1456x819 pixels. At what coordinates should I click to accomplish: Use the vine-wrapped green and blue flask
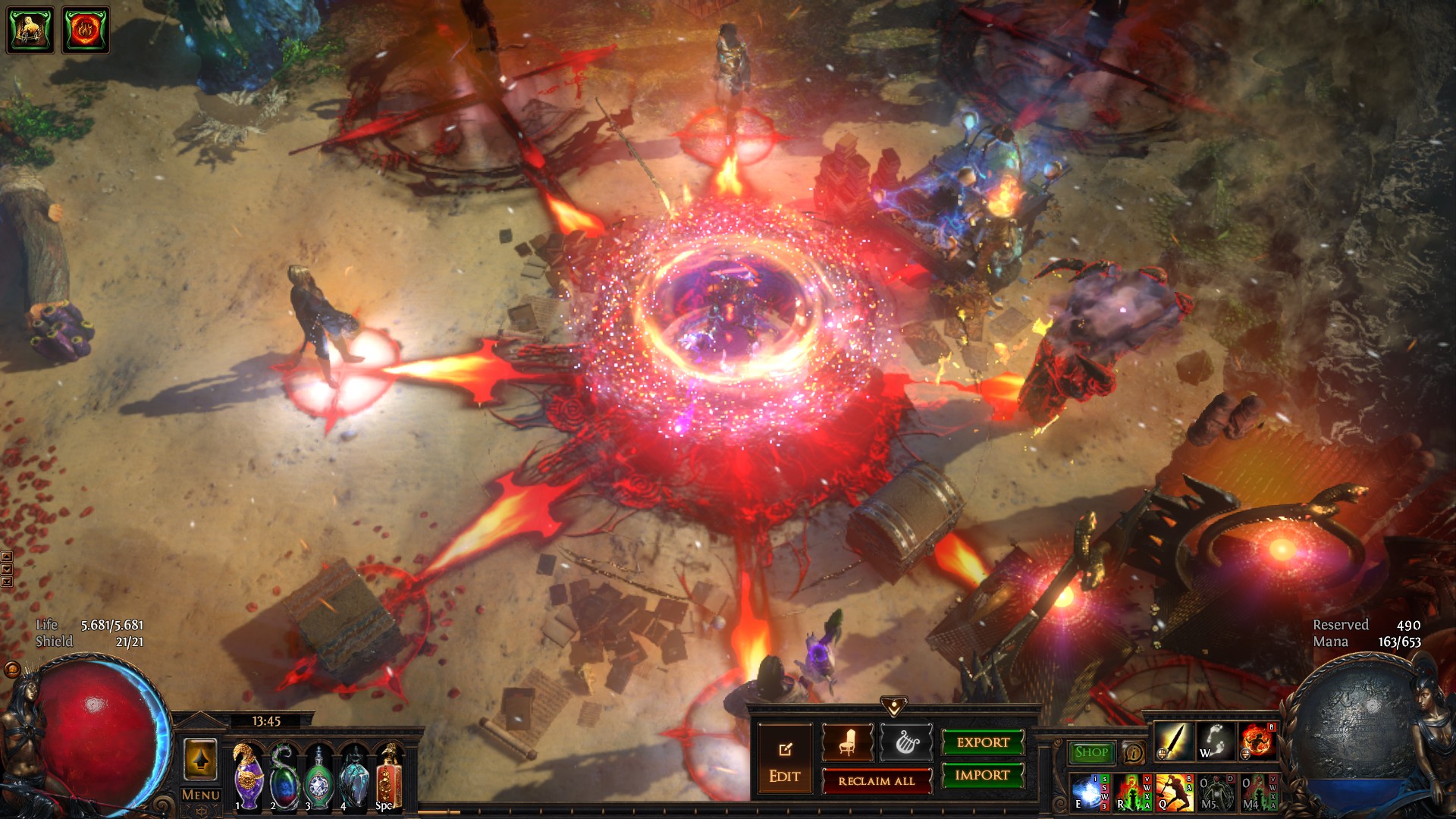[284, 777]
